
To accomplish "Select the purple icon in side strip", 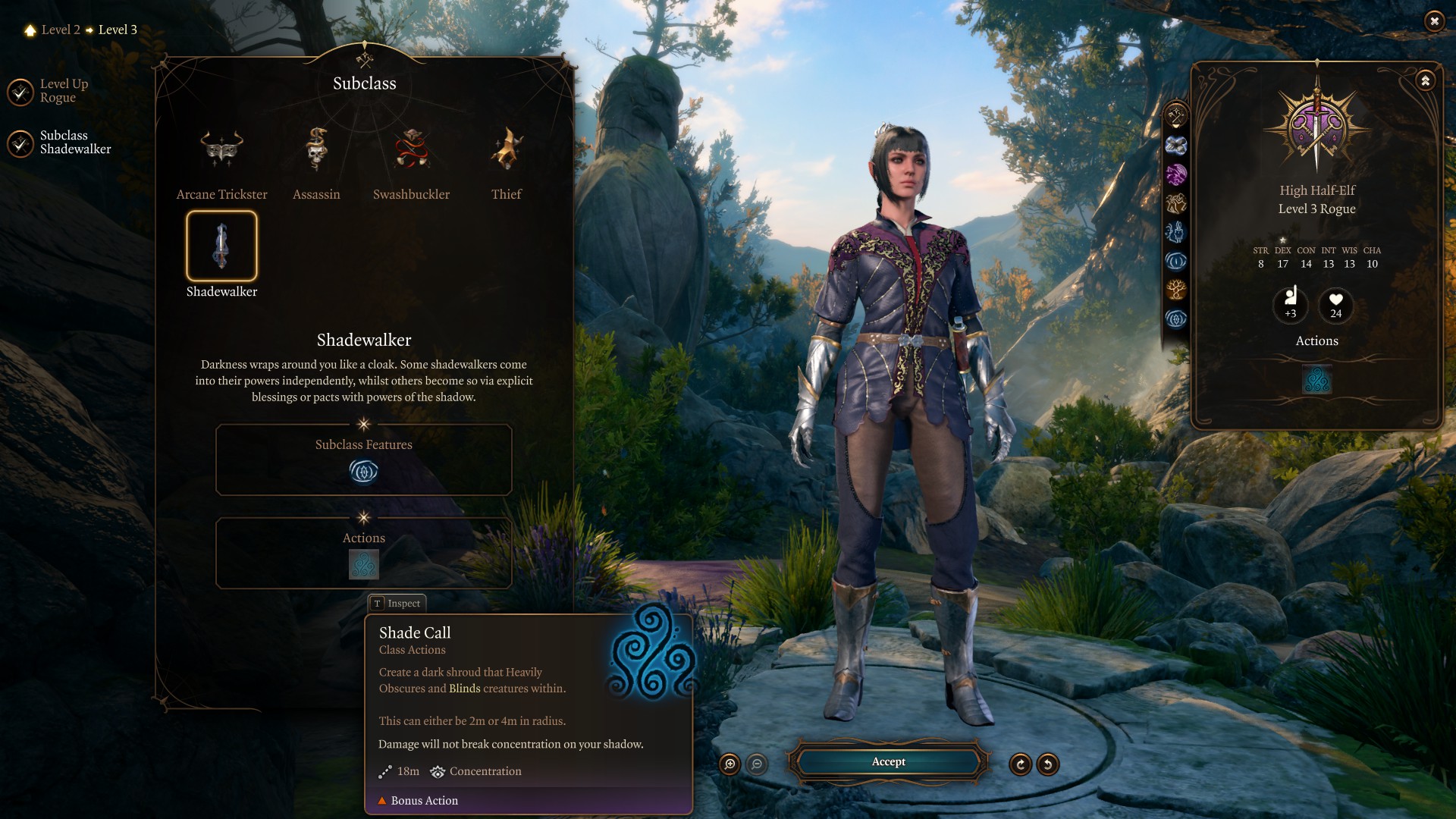I will 1176,174.
